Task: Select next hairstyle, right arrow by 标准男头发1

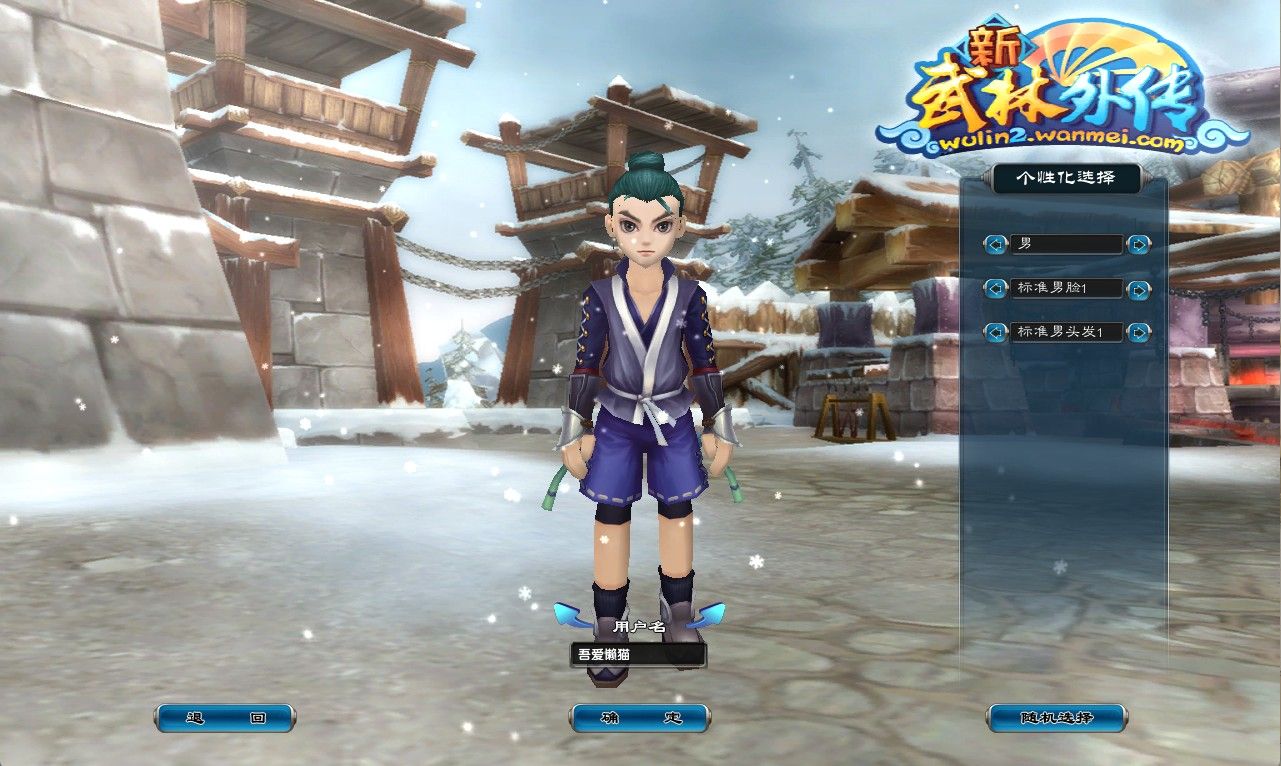Action: [1138, 332]
